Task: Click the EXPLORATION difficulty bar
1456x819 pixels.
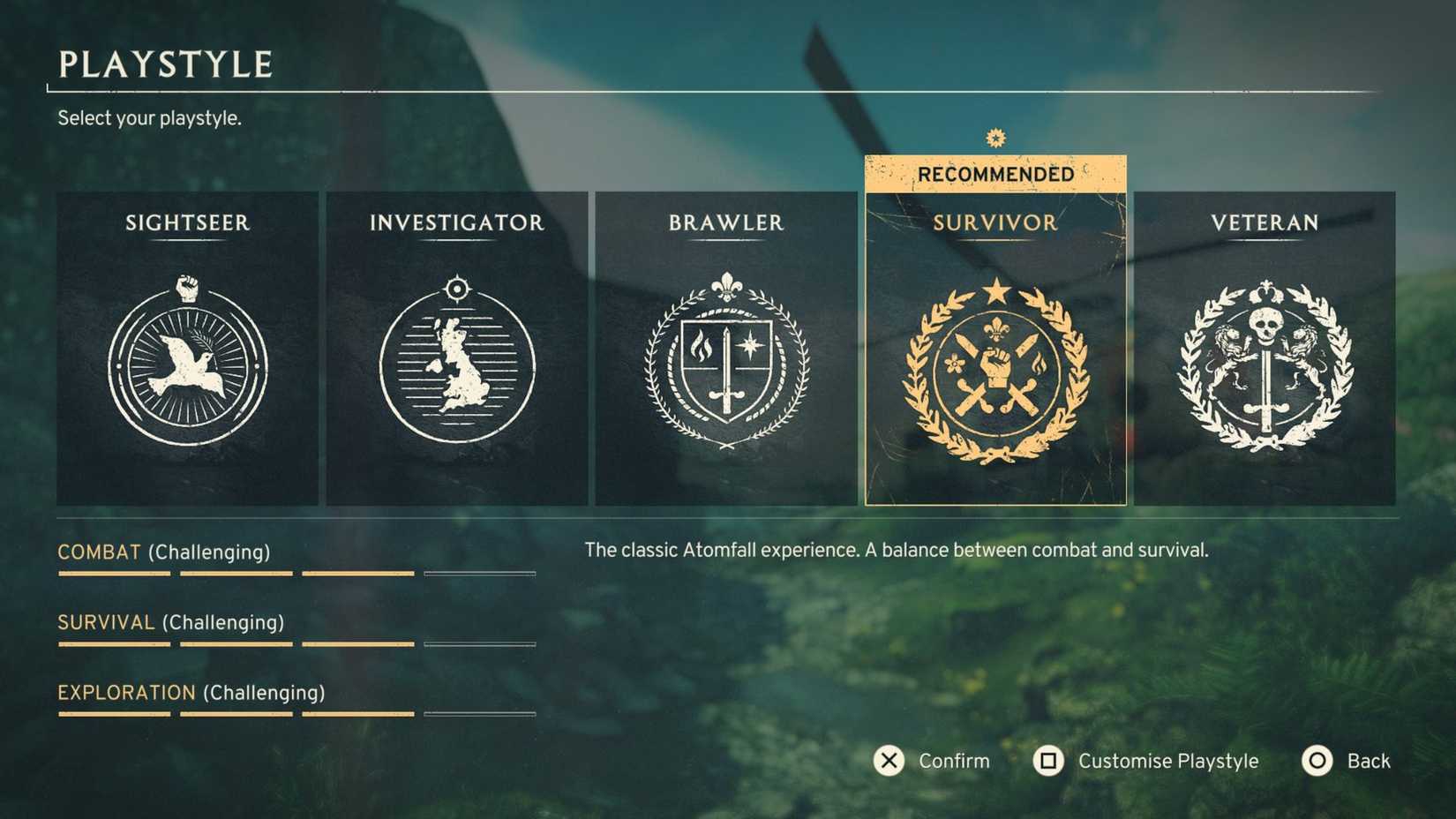Action: pos(296,714)
